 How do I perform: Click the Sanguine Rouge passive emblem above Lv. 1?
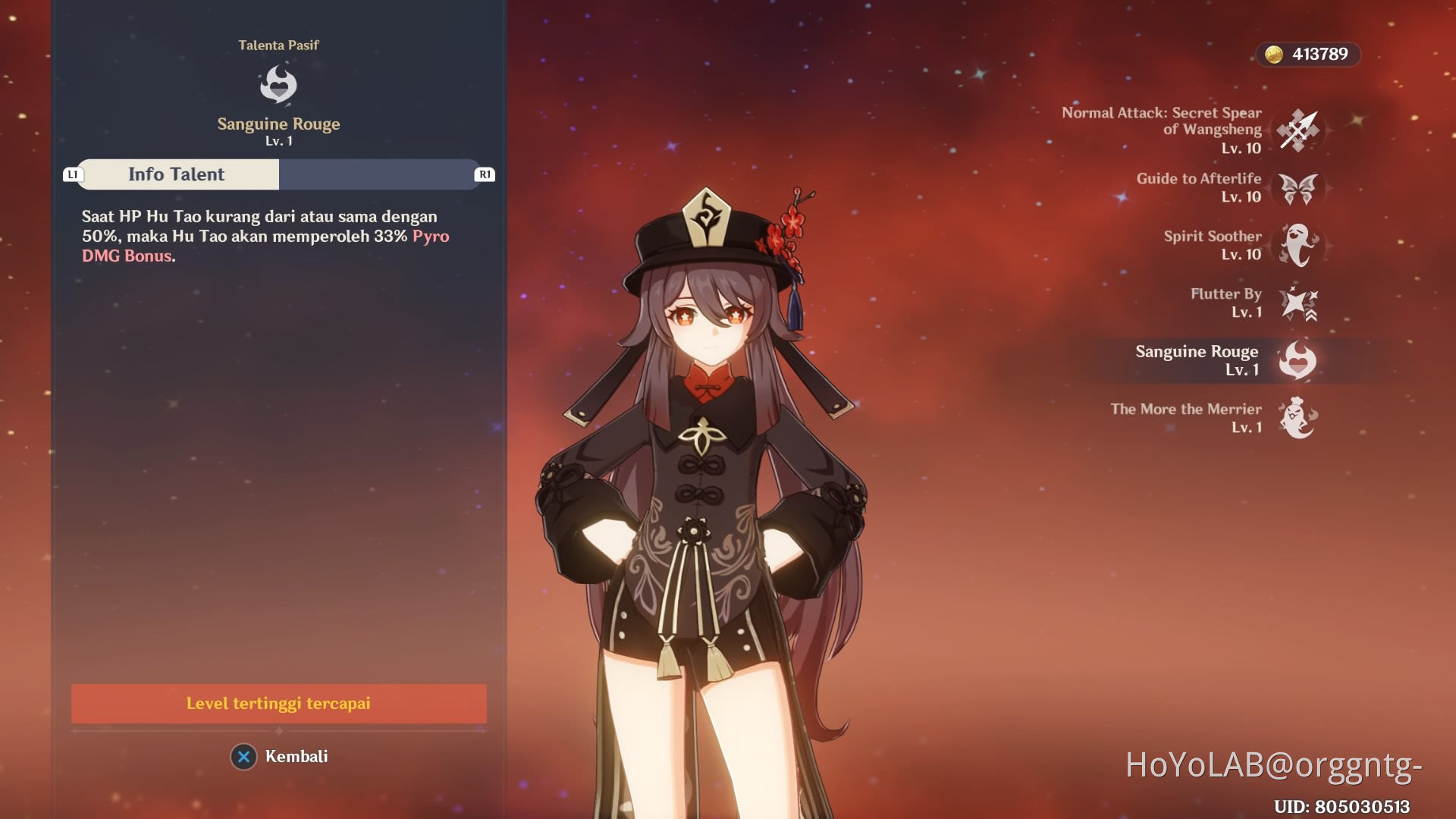[279, 83]
